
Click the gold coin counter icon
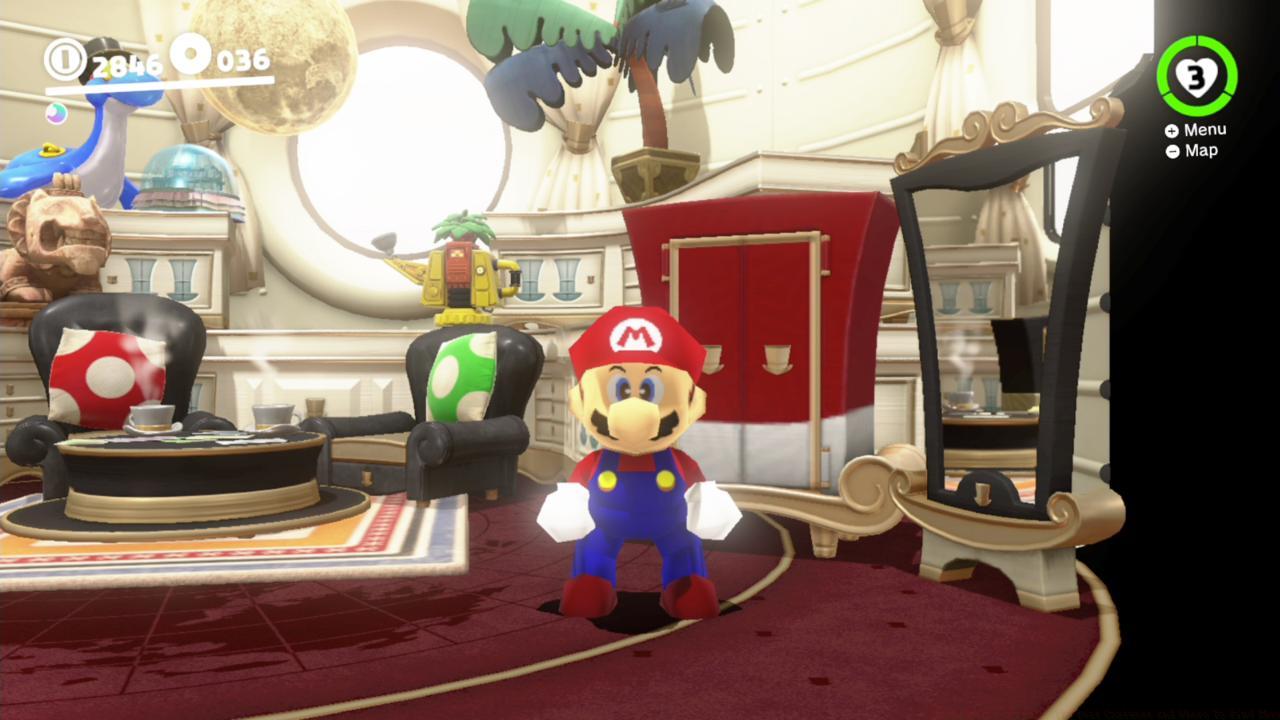click(x=66, y=60)
